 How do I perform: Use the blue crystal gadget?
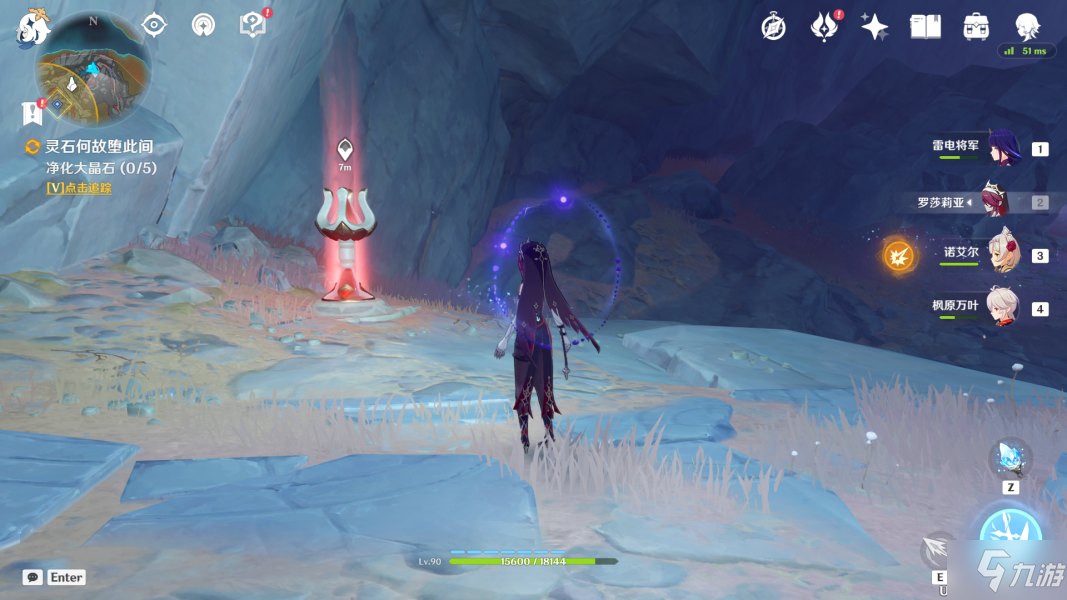click(1010, 459)
